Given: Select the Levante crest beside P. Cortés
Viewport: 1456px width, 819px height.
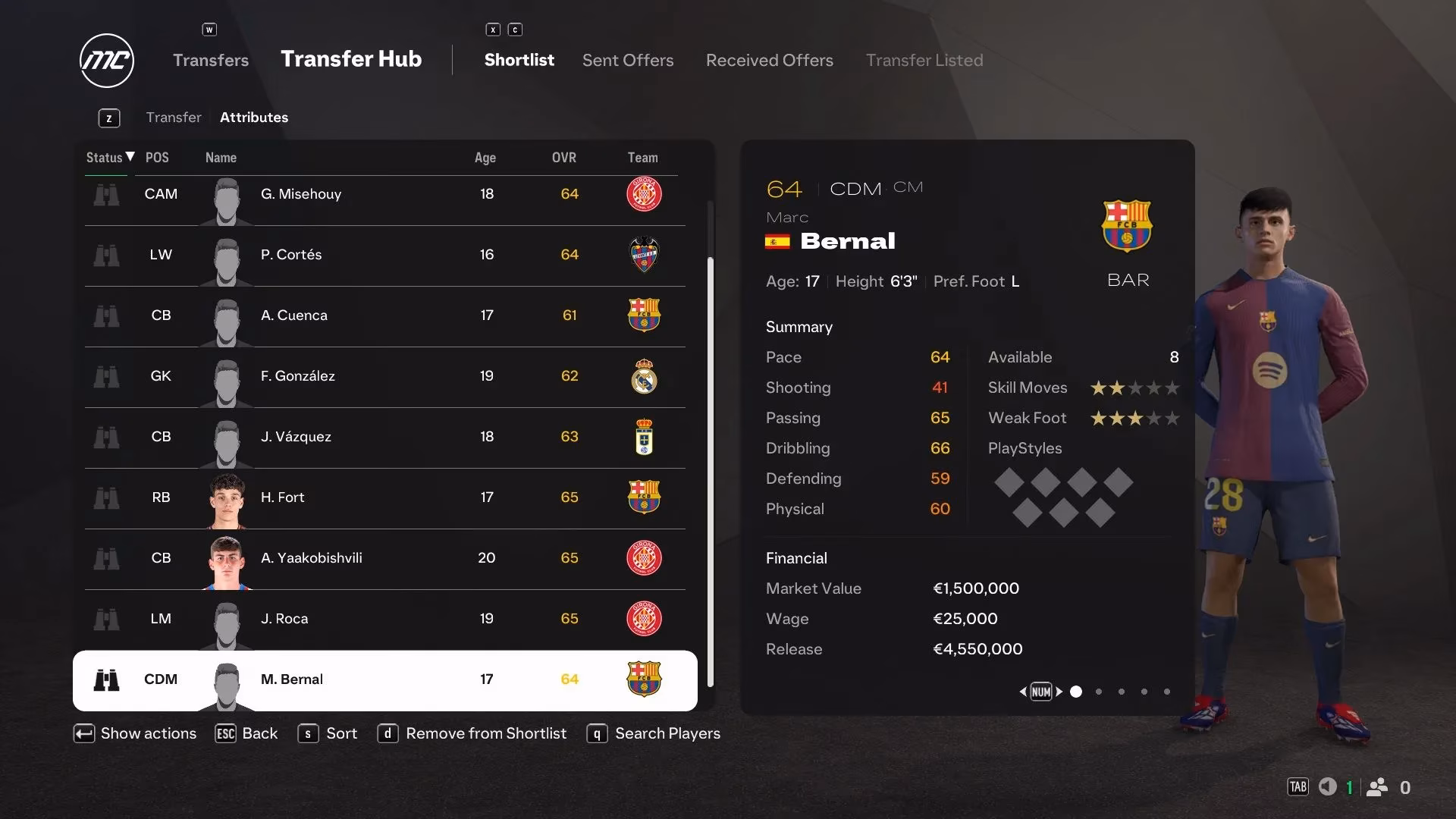Looking at the screenshot, I should (x=644, y=255).
